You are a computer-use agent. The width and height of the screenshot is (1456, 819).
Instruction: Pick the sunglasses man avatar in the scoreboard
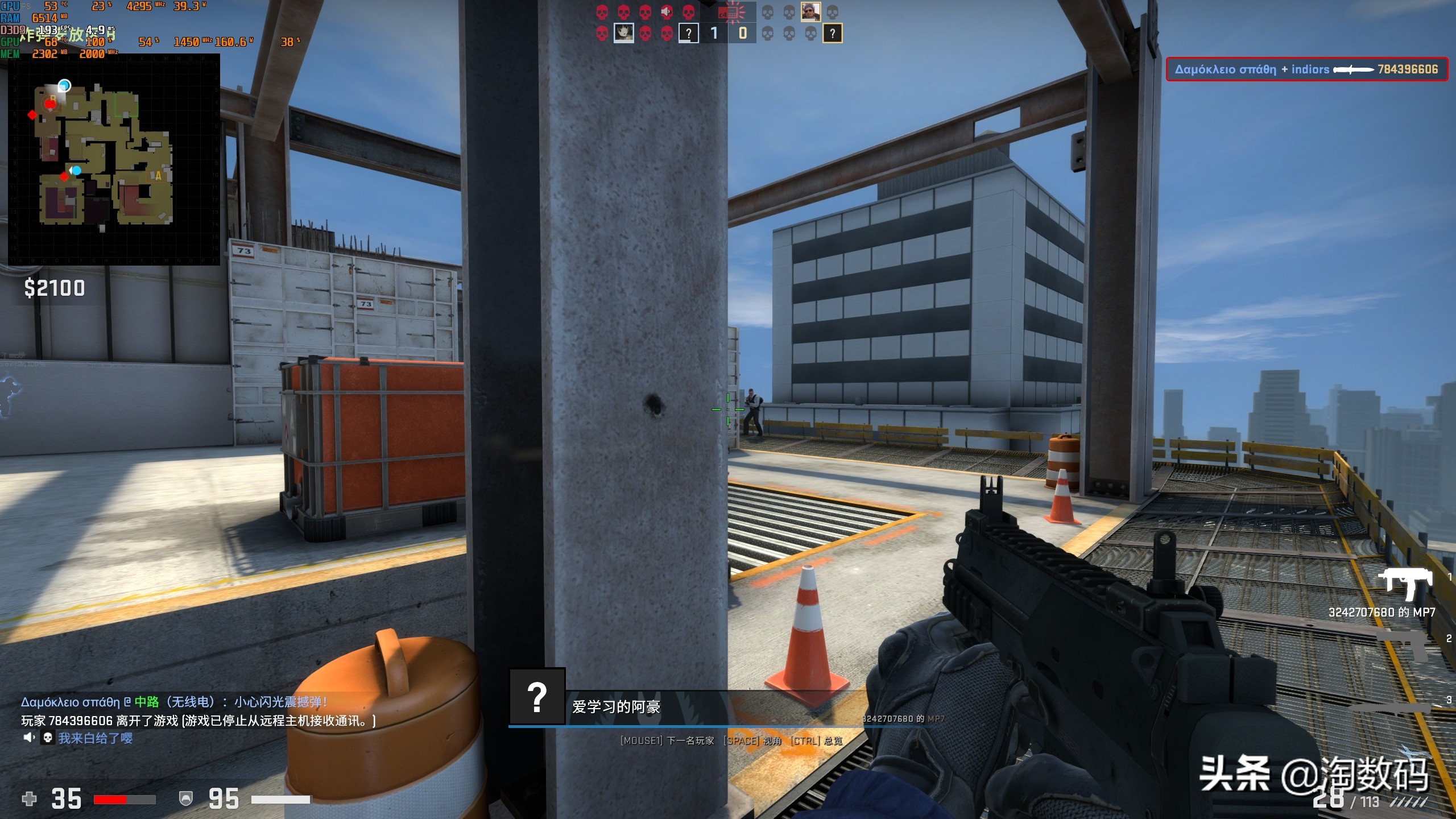pos(810,11)
